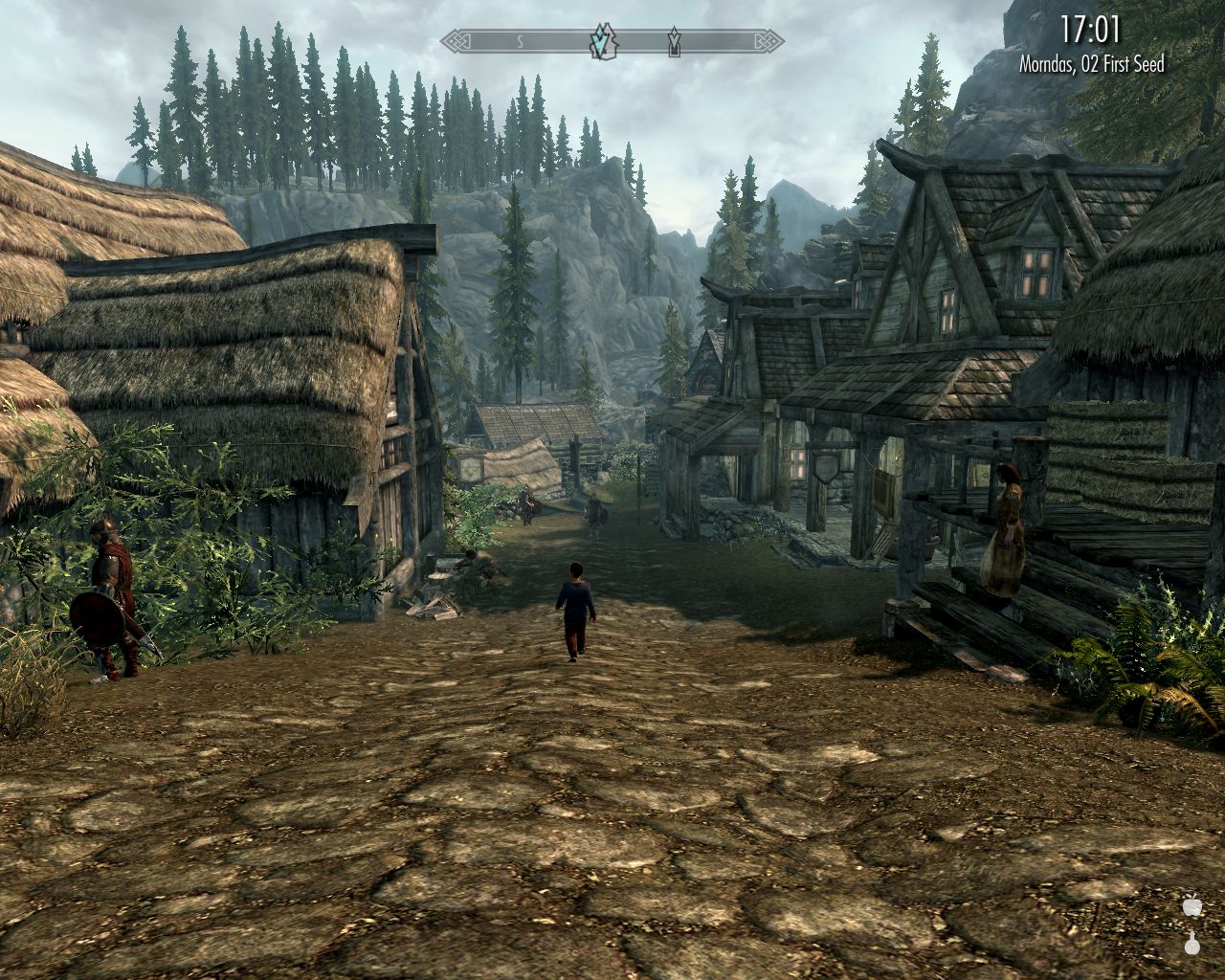Select the grey unhighlighted compass marker

point(674,41)
